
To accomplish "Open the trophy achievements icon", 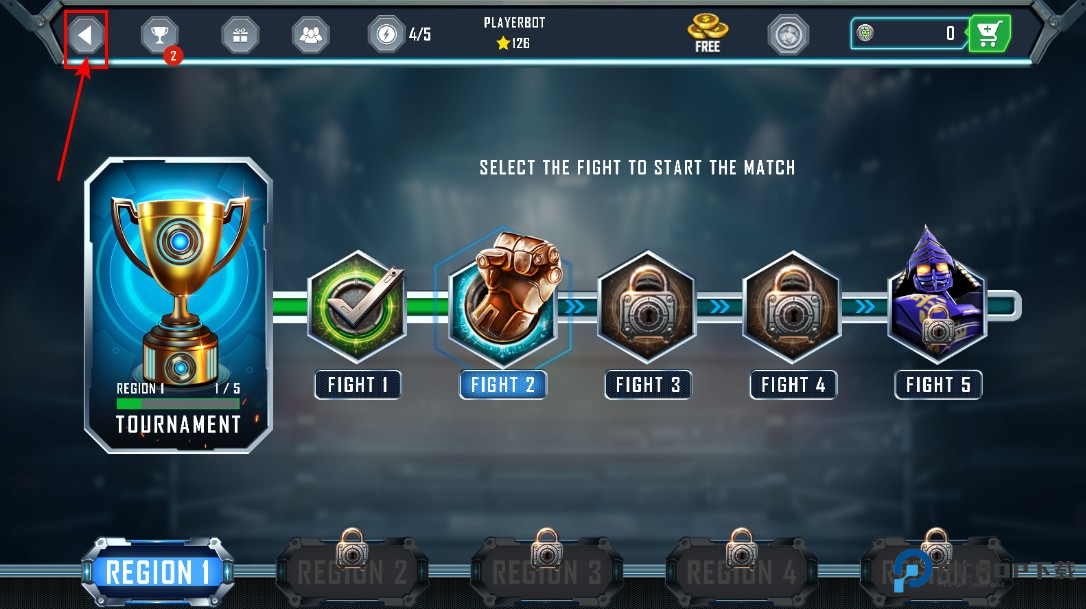I will pyautogui.click(x=159, y=35).
